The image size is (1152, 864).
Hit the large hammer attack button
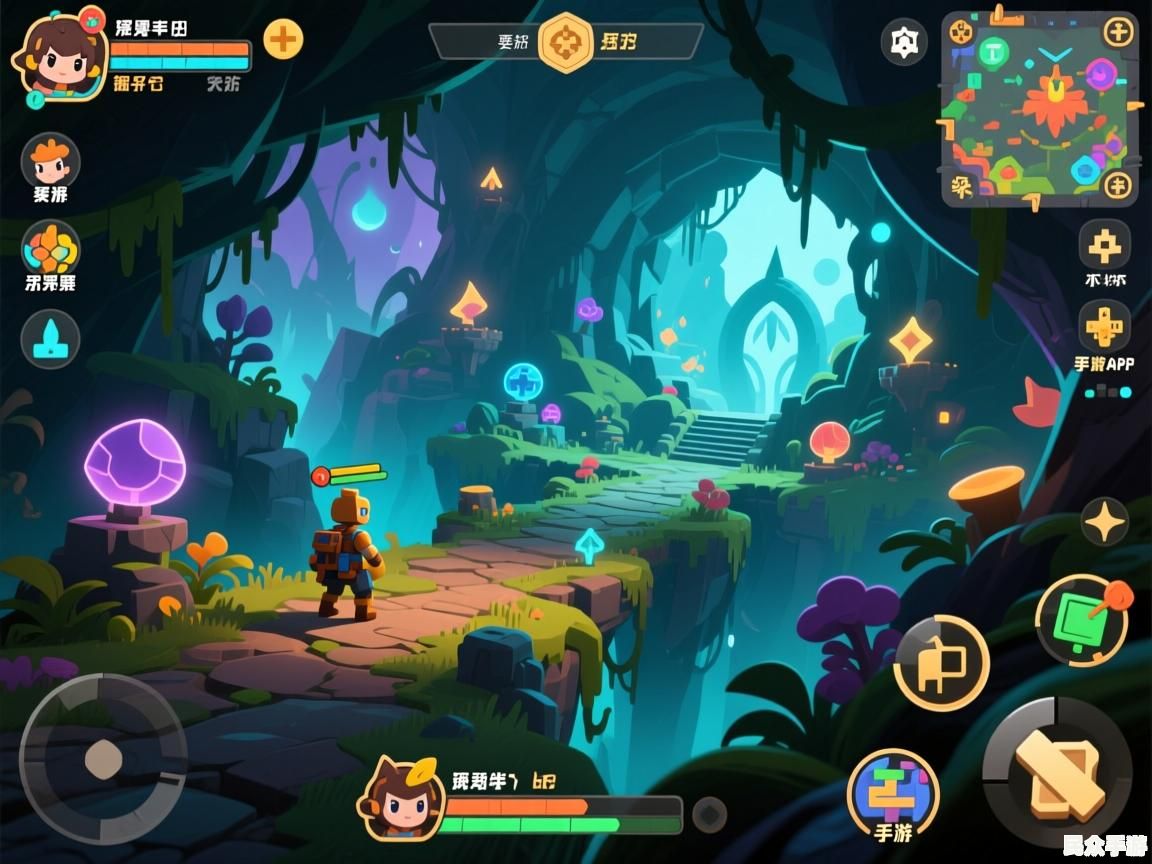(x=1058, y=772)
